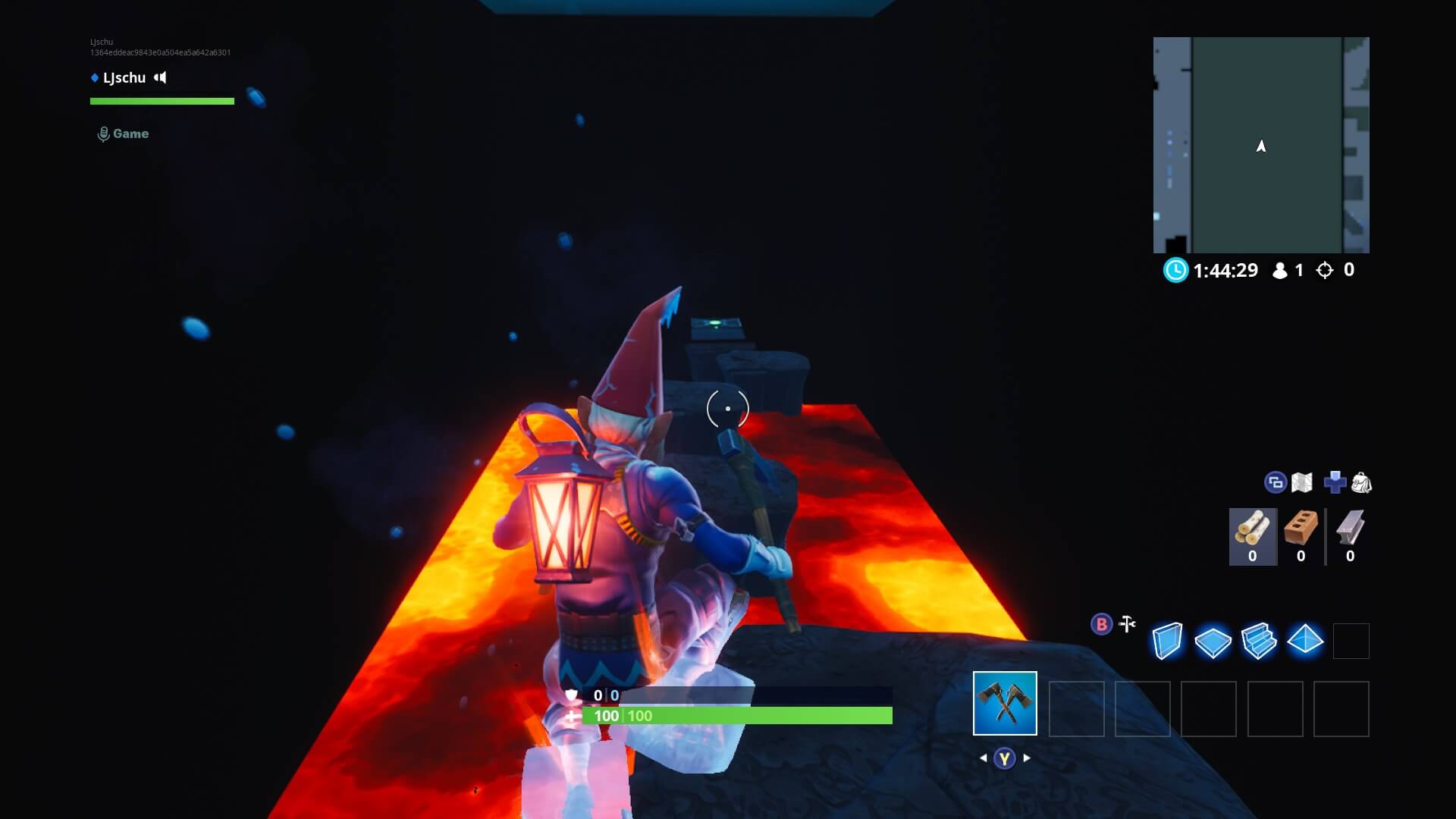This screenshot has width=1456, height=819.
Task: Click the match timer 1:44:29
Action: tap(1225, 270)
